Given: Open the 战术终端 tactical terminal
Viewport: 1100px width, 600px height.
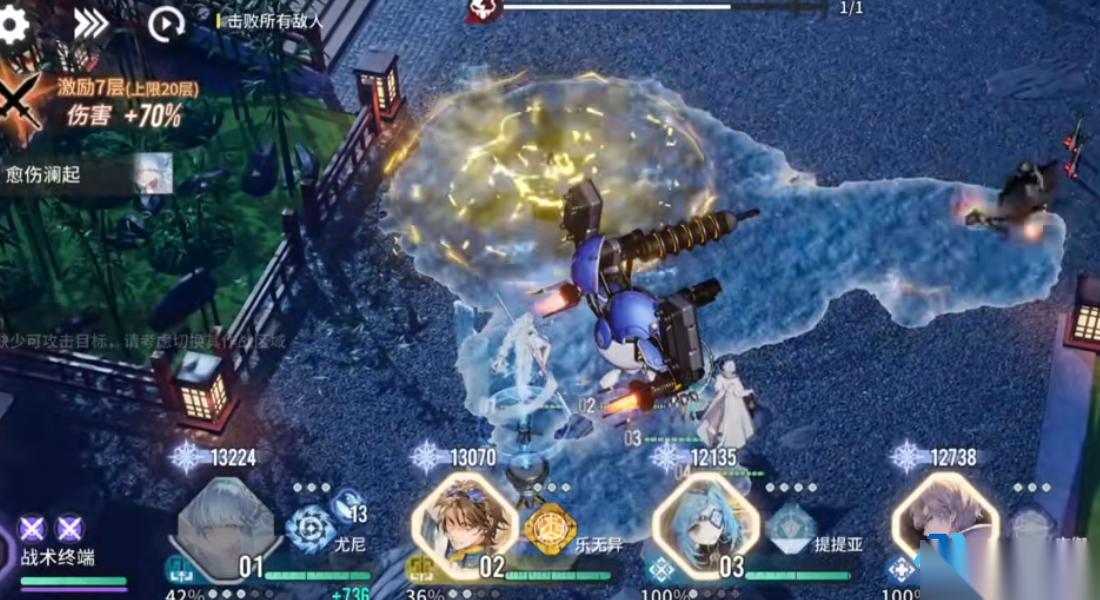Looking at the screenshot, I should pyautogui.click(x=56, y=545).
